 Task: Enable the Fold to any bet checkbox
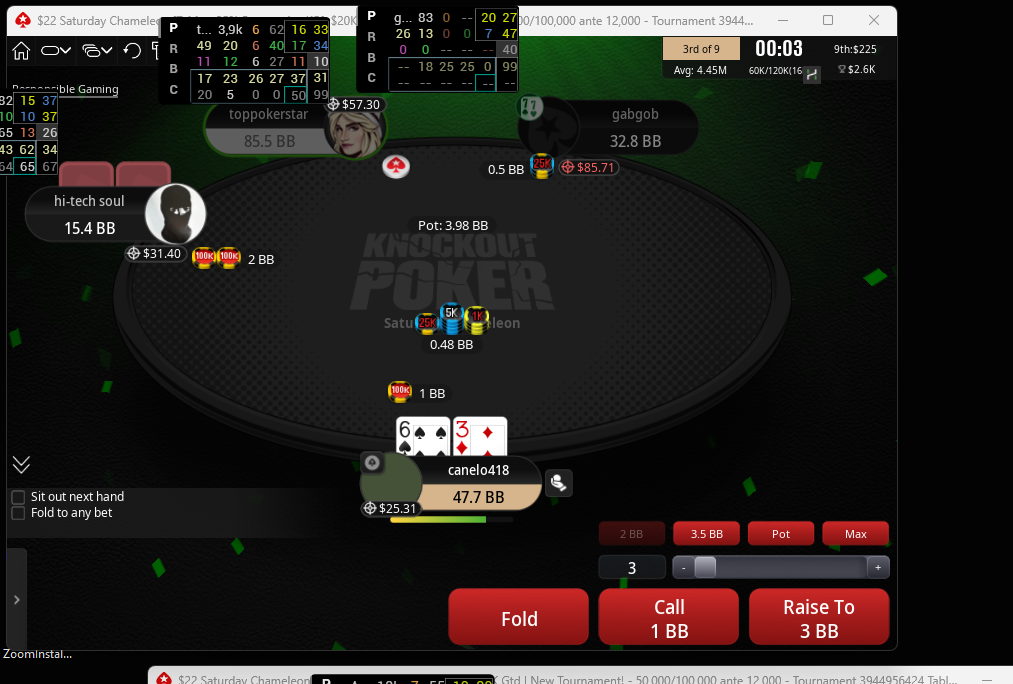(18, 513)
